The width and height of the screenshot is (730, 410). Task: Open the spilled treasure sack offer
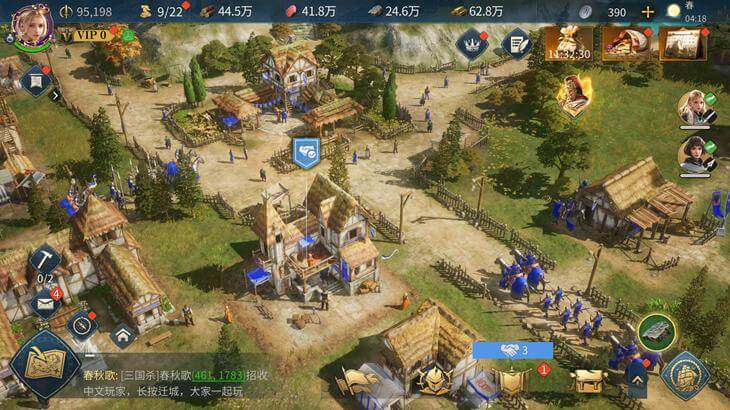coord(621,42)
